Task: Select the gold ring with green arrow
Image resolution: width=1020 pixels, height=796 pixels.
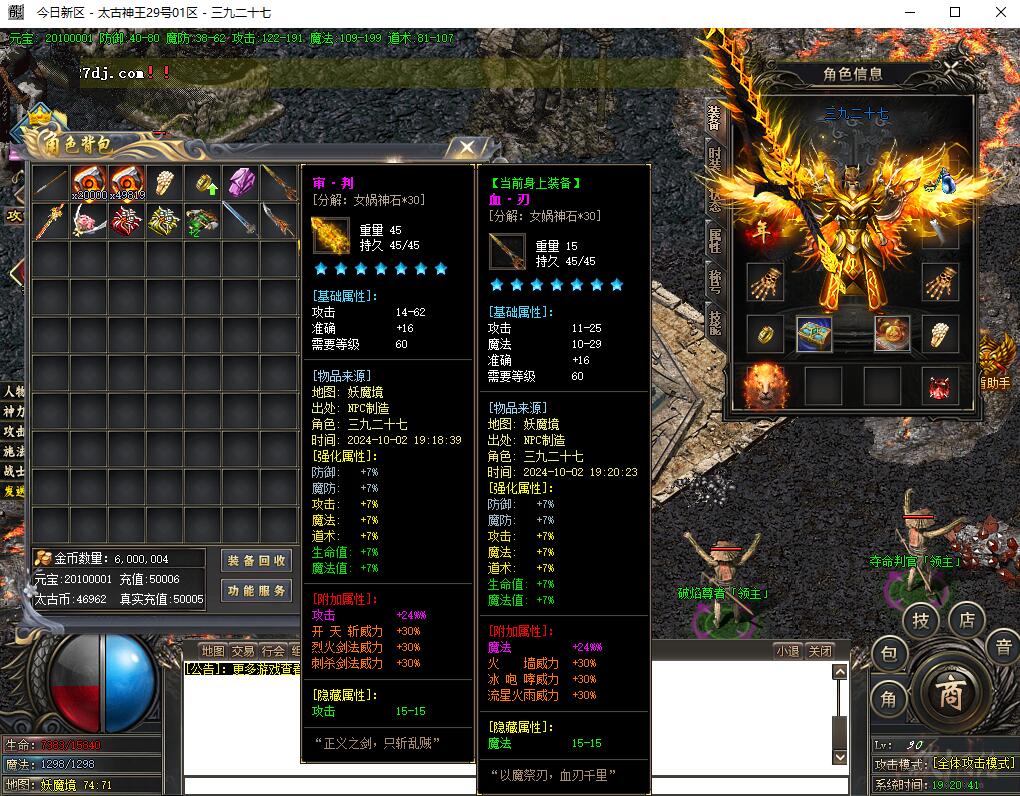Action: coord(204,184)
